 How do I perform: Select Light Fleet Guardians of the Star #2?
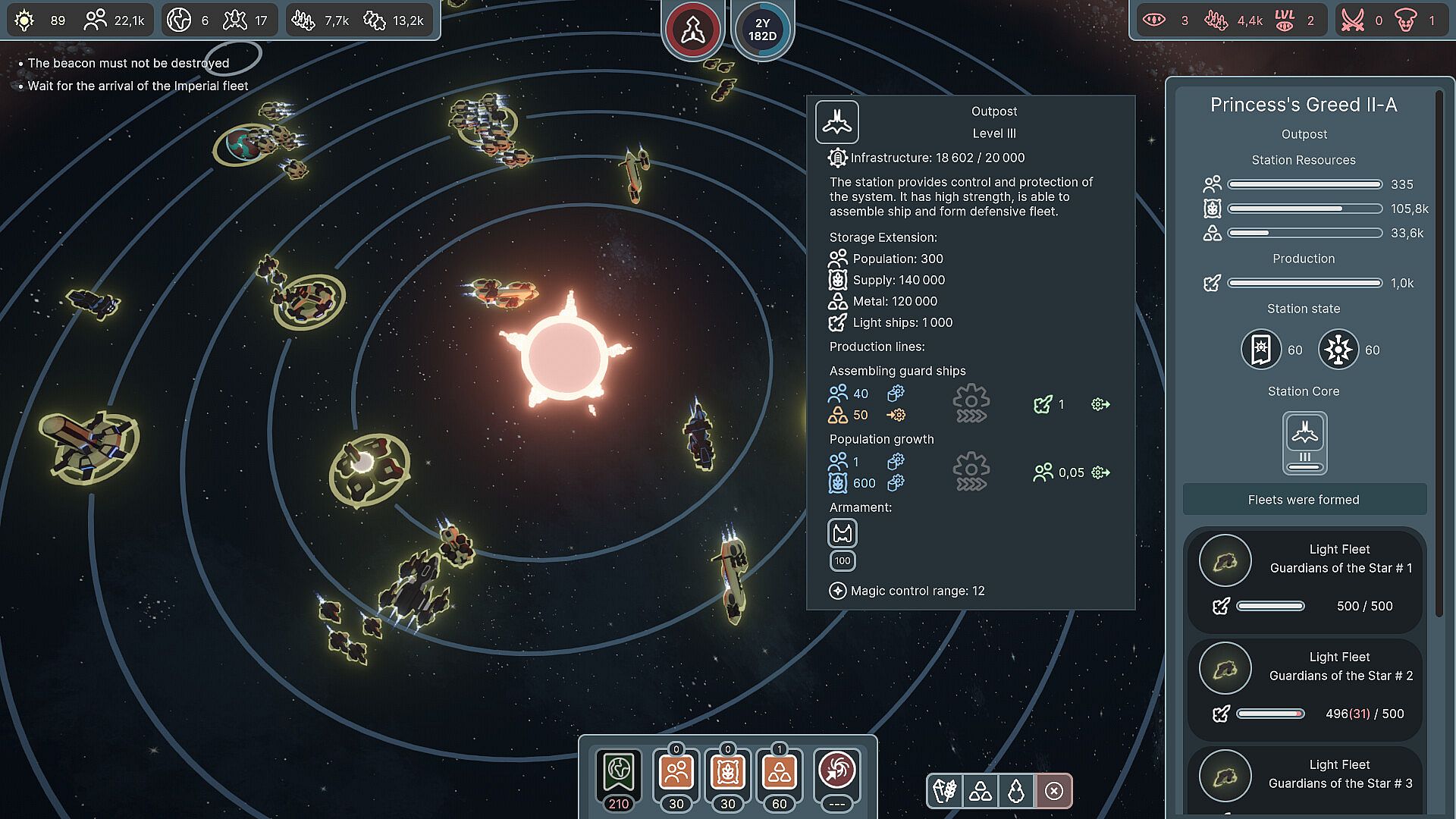point(1304,688)
